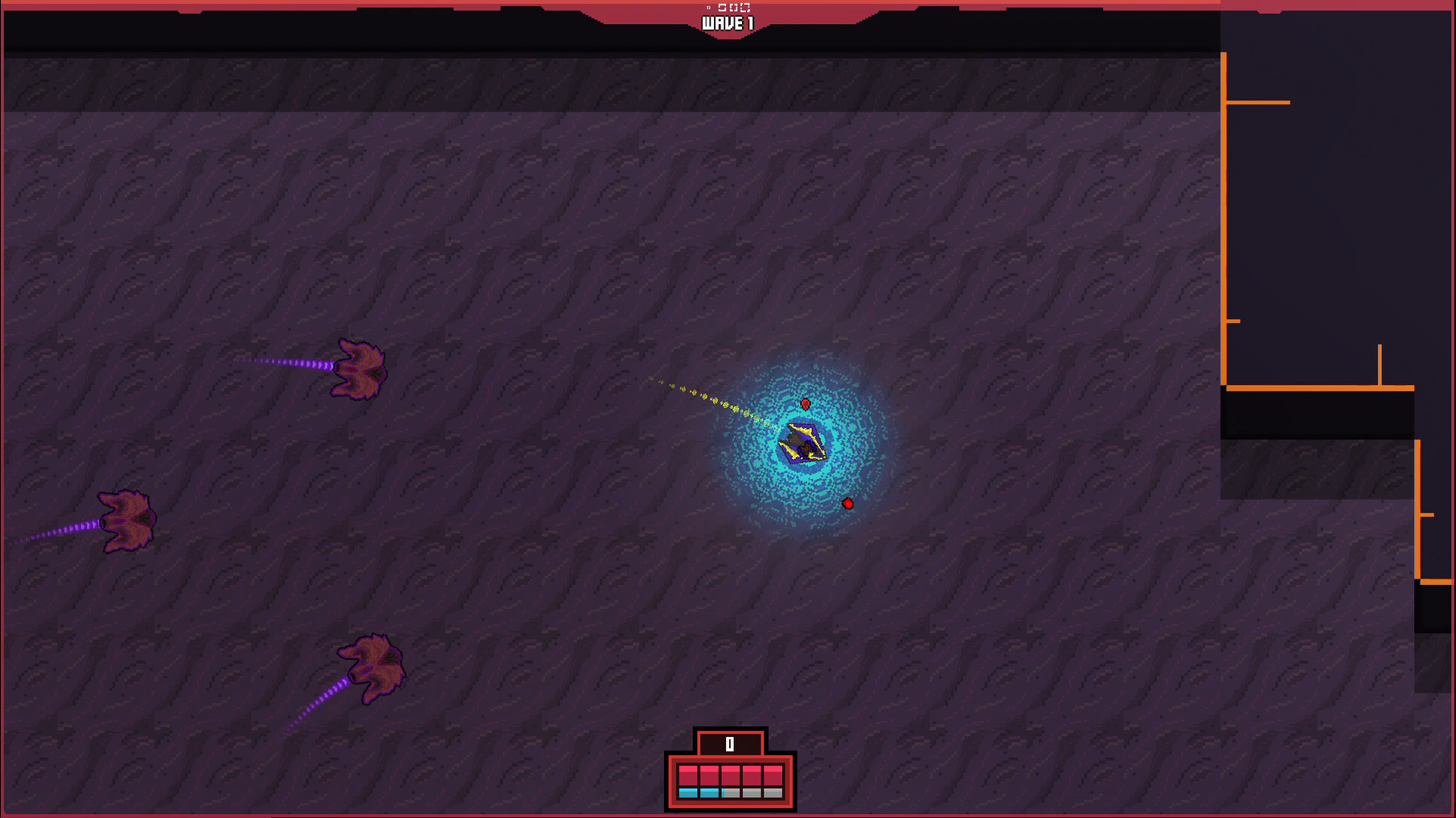Click the partially filled cyan segment
This screenshot has height=818, width=1456.
pyautogui.click(x=731, y=793)
